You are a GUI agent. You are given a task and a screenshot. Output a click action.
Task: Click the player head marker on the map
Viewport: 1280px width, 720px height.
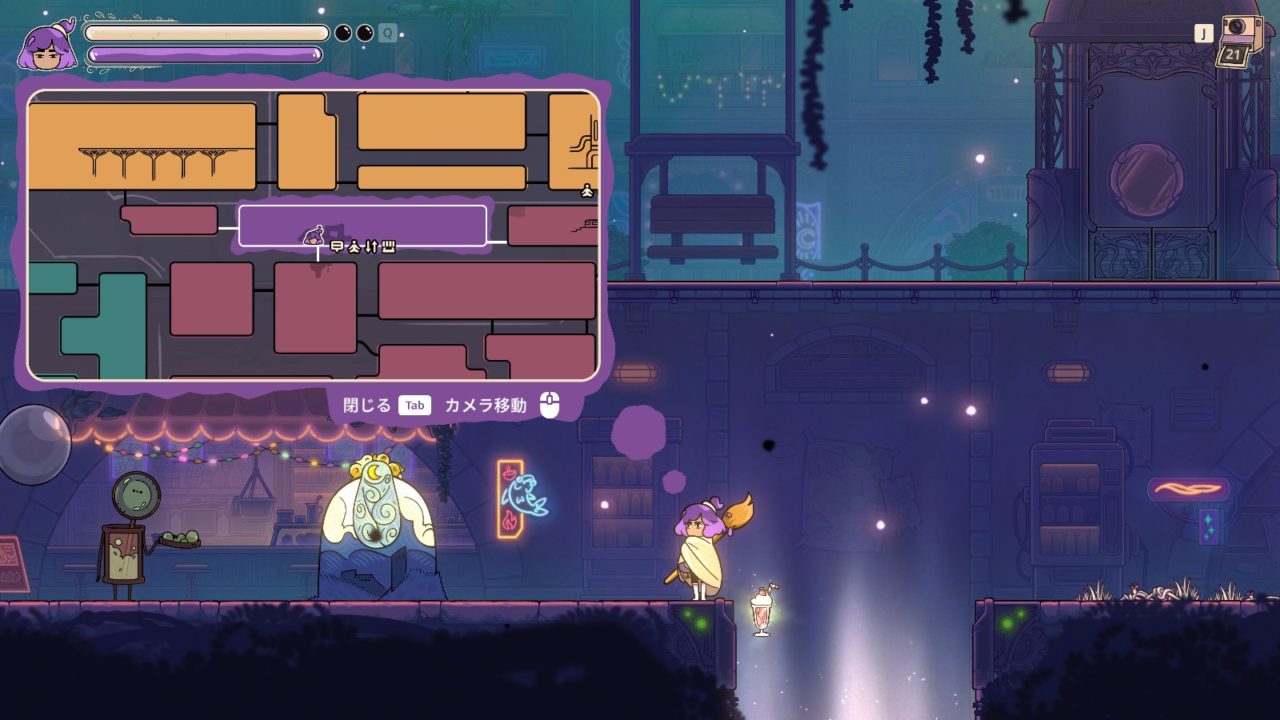click(314, 237)
